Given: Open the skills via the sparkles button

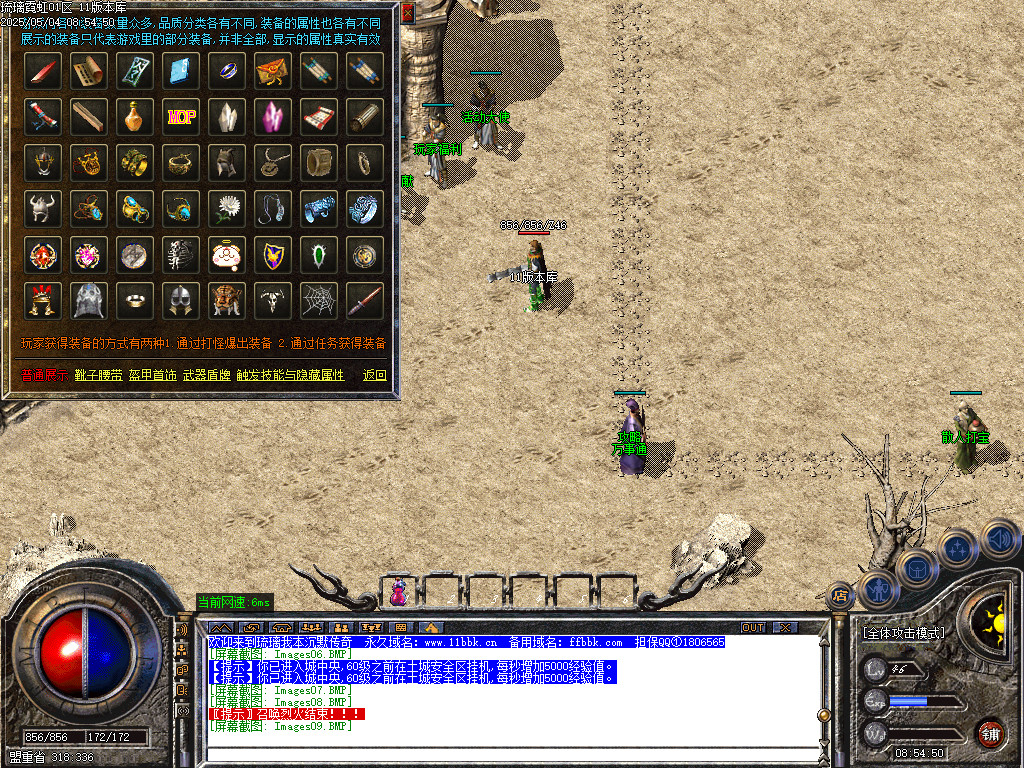Looking at the screenshot, I should [x=957, y=548].
